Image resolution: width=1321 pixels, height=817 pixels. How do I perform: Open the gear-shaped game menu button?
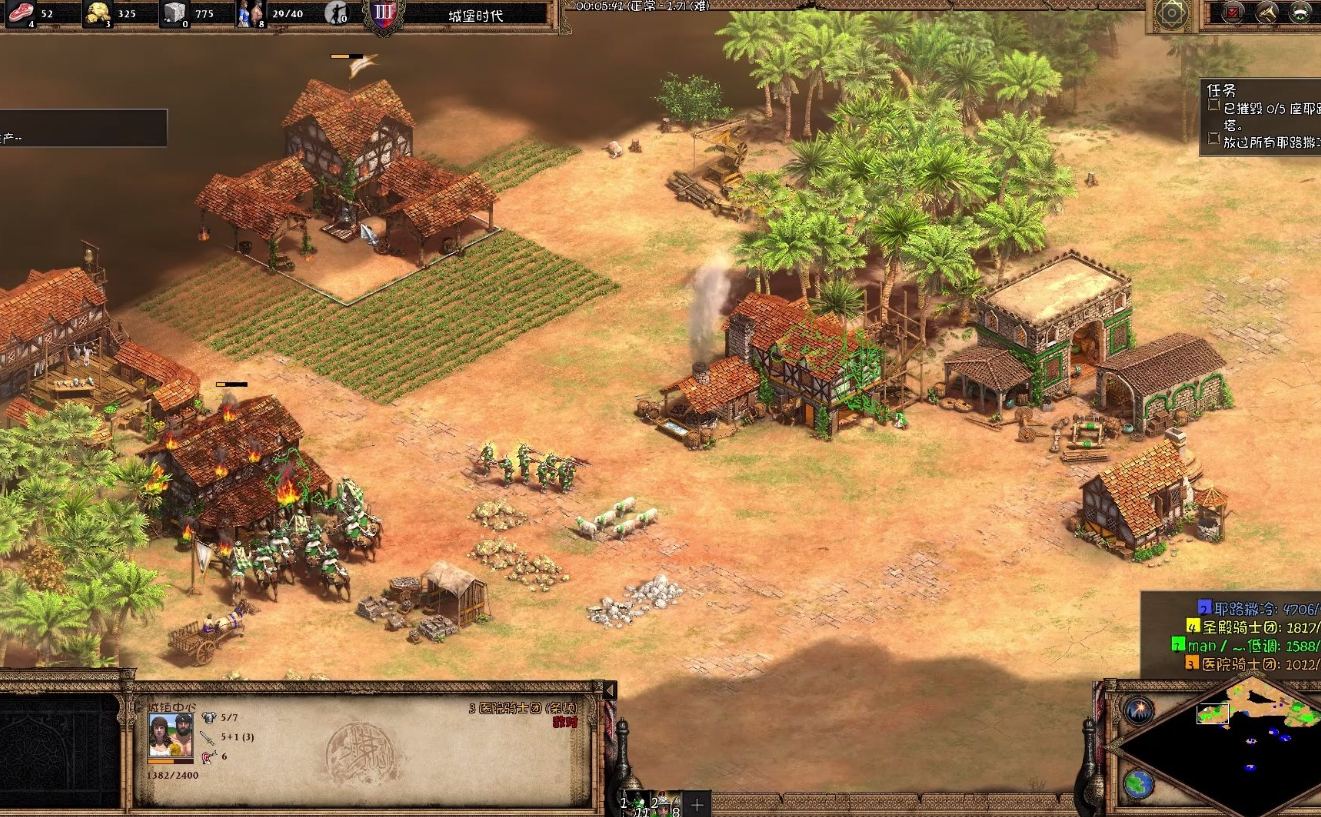click(1171, 13)
